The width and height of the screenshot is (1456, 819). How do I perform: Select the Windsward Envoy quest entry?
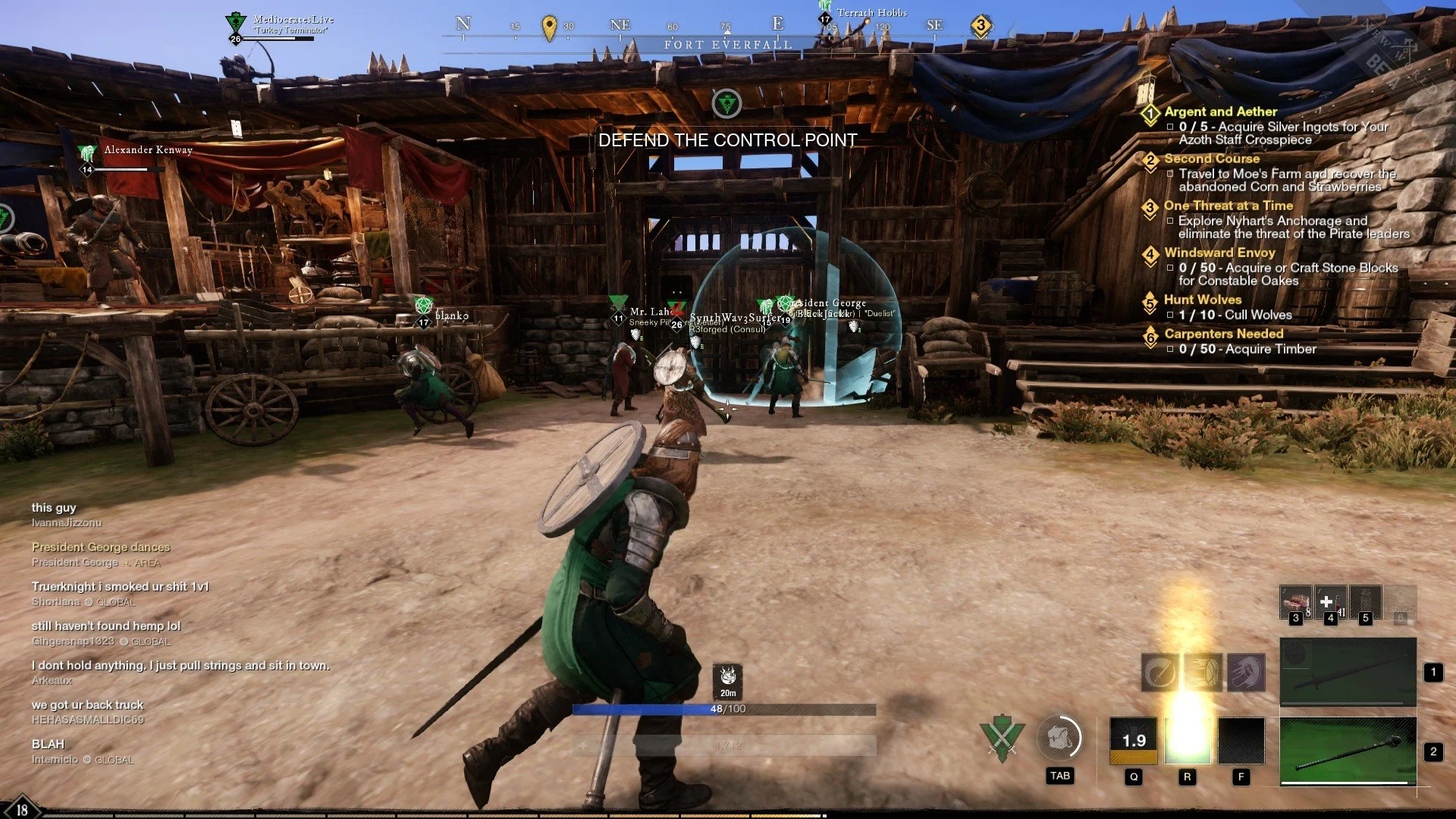1219,253
